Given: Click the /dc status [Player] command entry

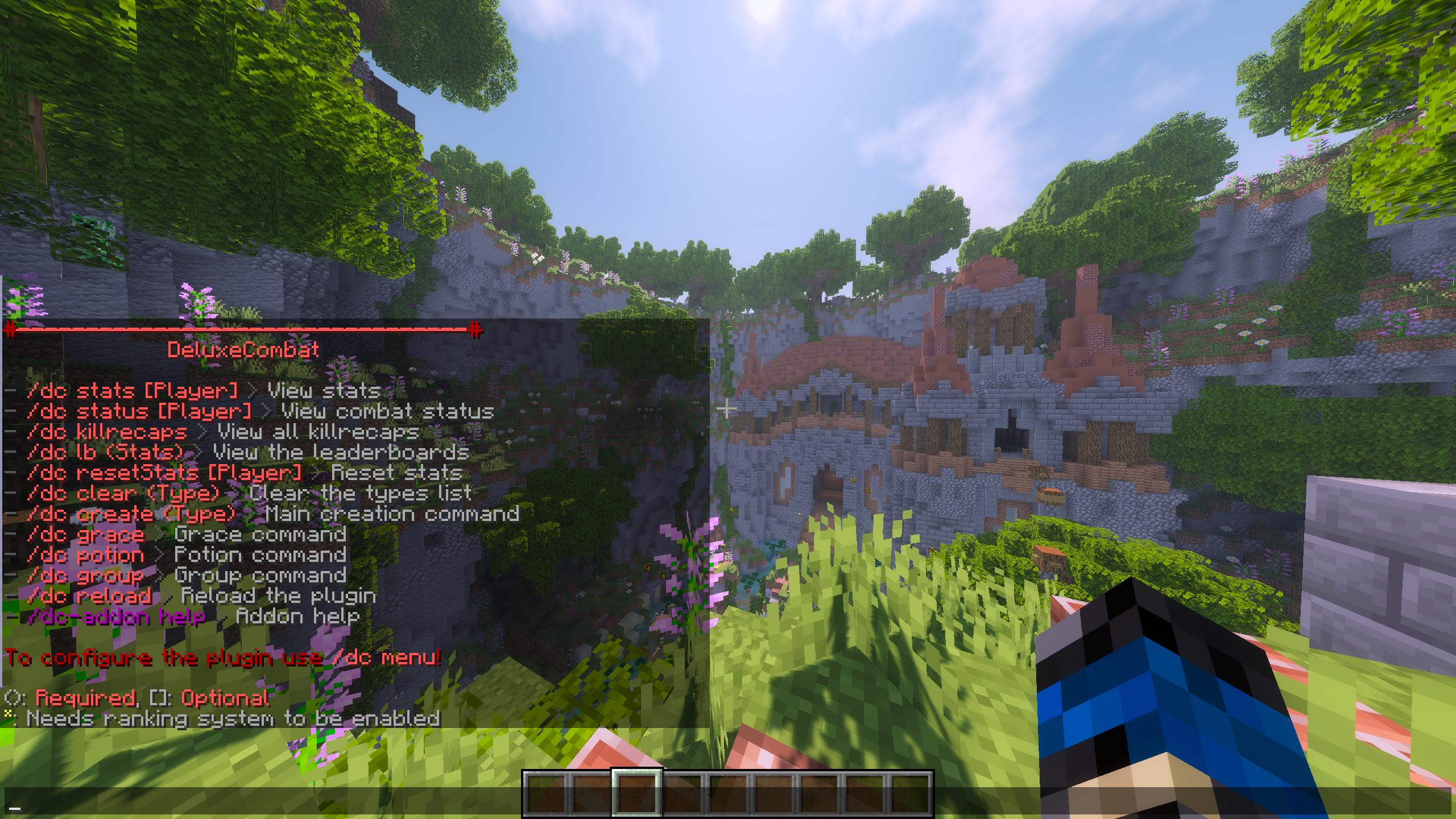Looking at the screenshot, I should 139,411.
